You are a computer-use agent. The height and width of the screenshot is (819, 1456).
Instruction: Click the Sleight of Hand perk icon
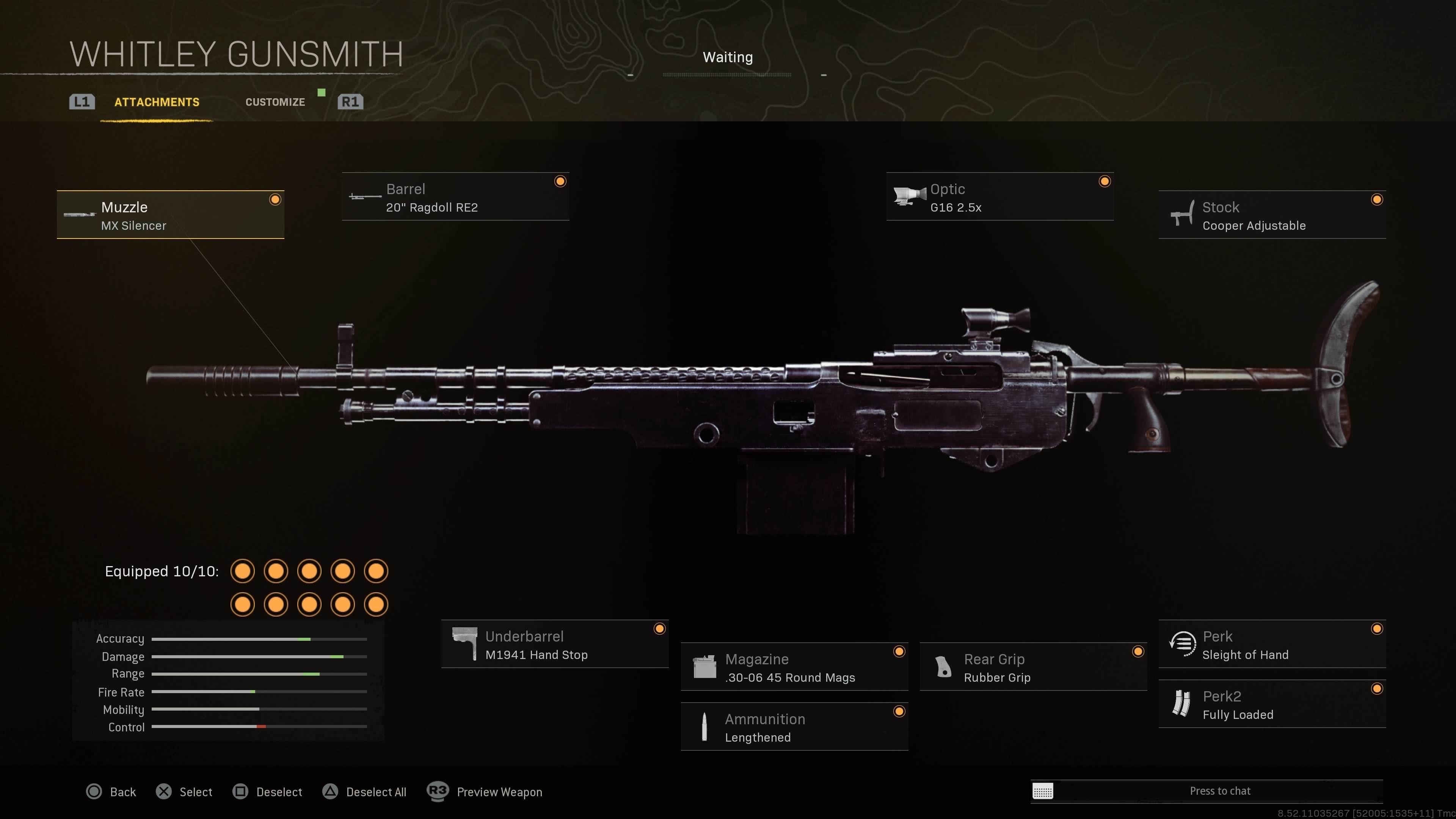[1182, 644]
